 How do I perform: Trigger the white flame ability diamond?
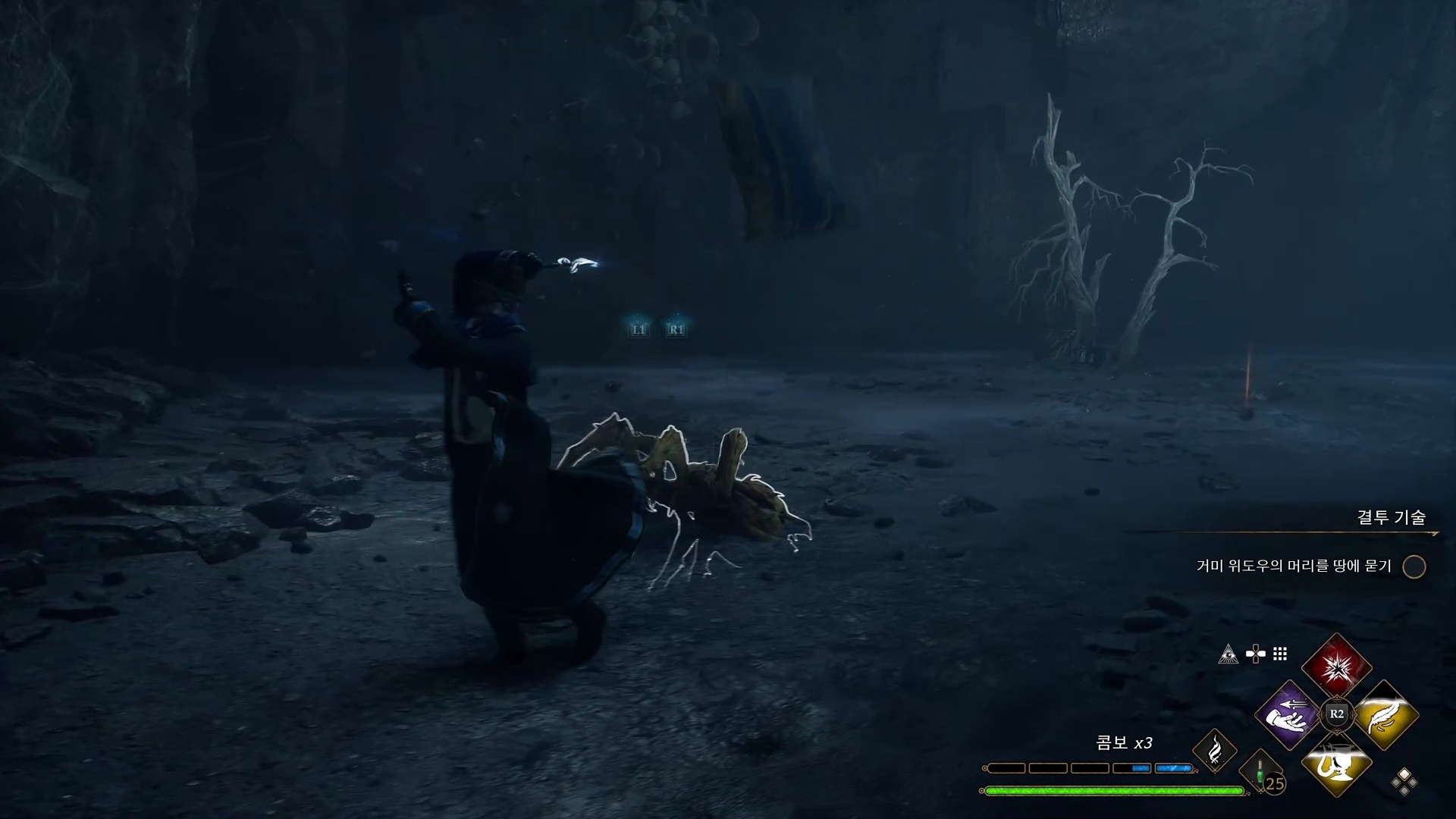(1214, 751)
